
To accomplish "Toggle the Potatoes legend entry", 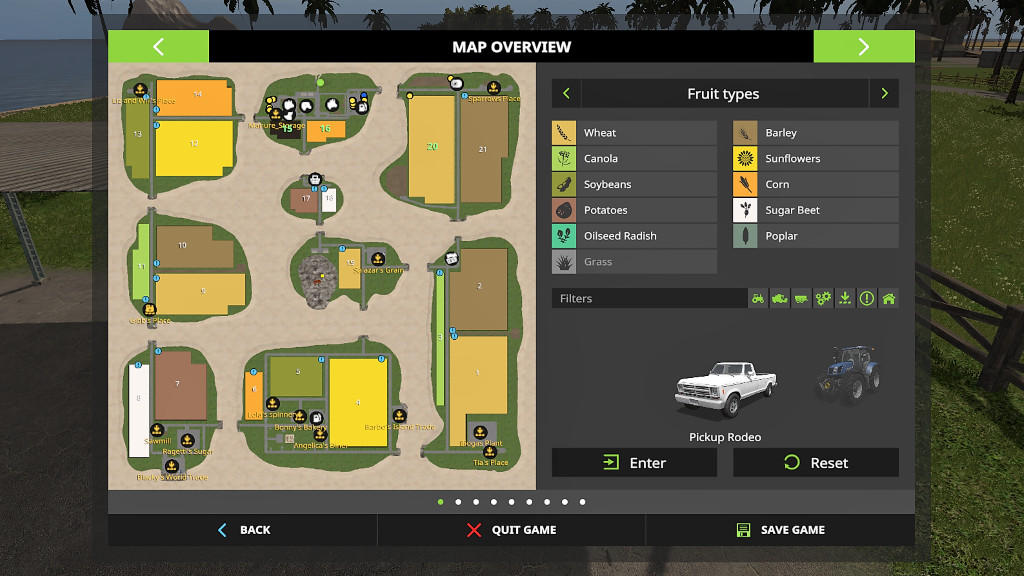I will (634, 211).
